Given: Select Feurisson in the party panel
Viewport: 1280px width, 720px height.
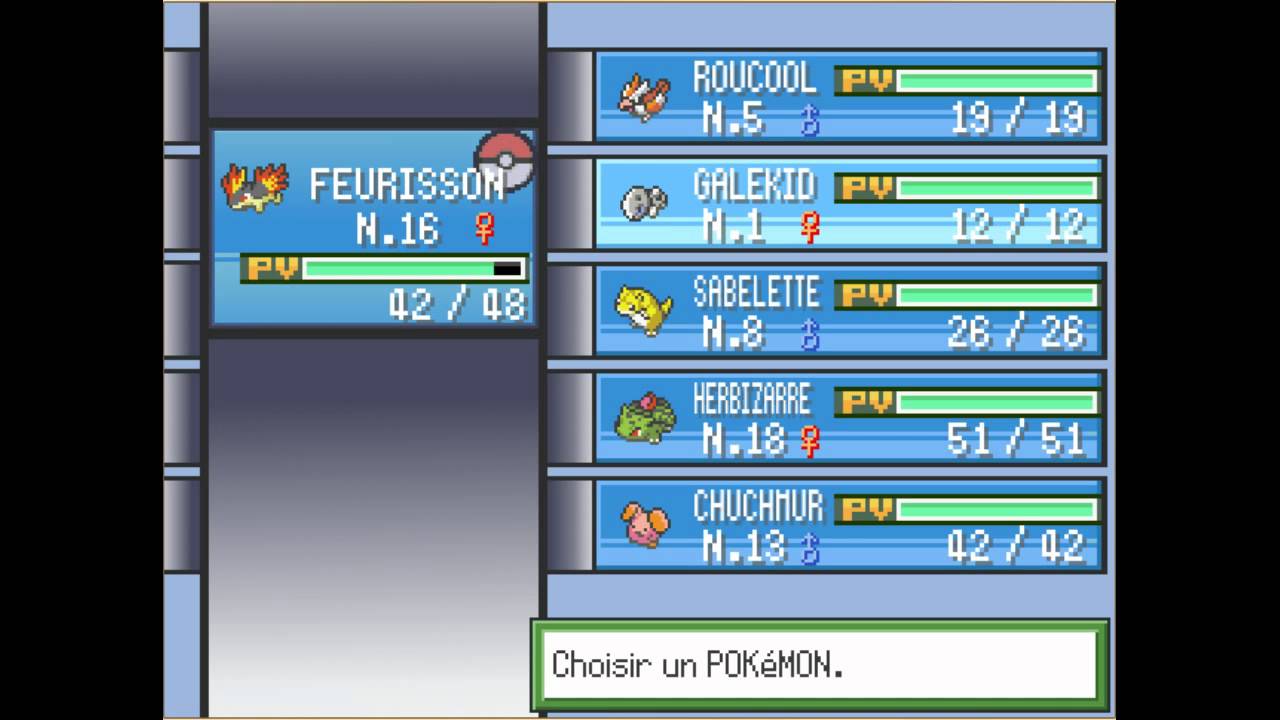Looking at the screenshot, I should click(373, 228).
